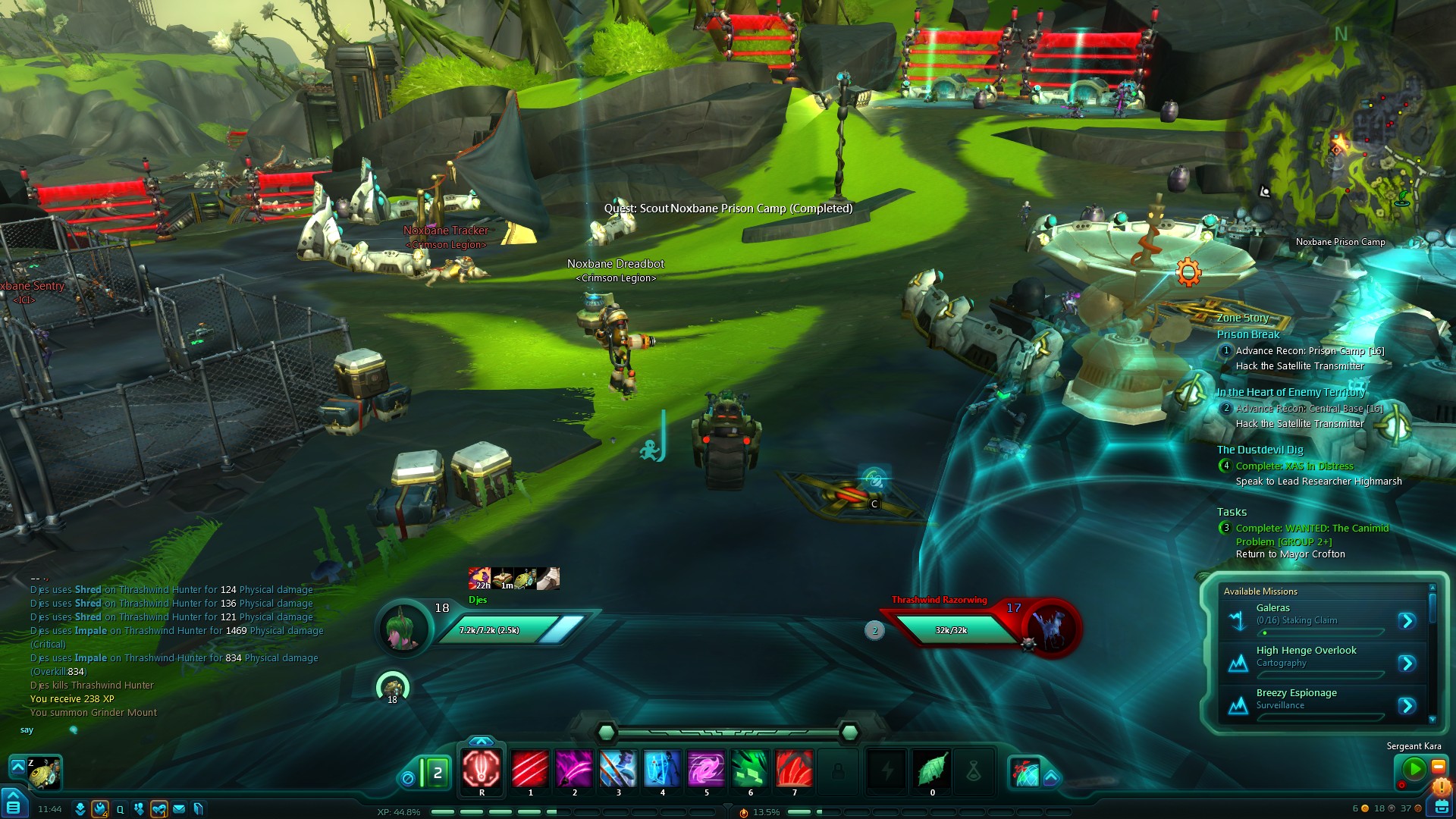This screenshot has height=819, width=1456.
Task: Activate the red claw slash ability
Action: point(530,769)
